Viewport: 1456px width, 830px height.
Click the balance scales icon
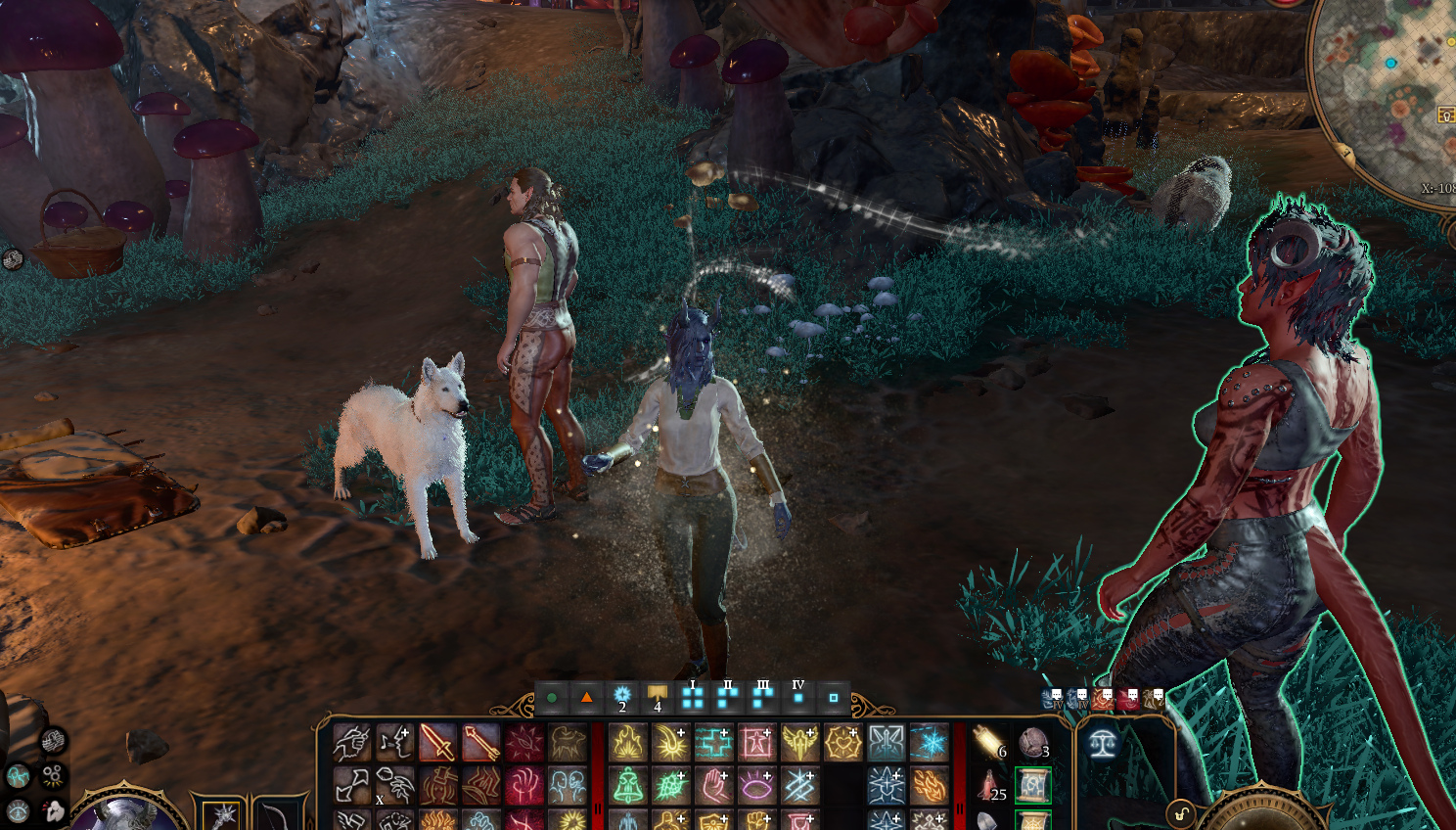click(x=1103, y=743)
